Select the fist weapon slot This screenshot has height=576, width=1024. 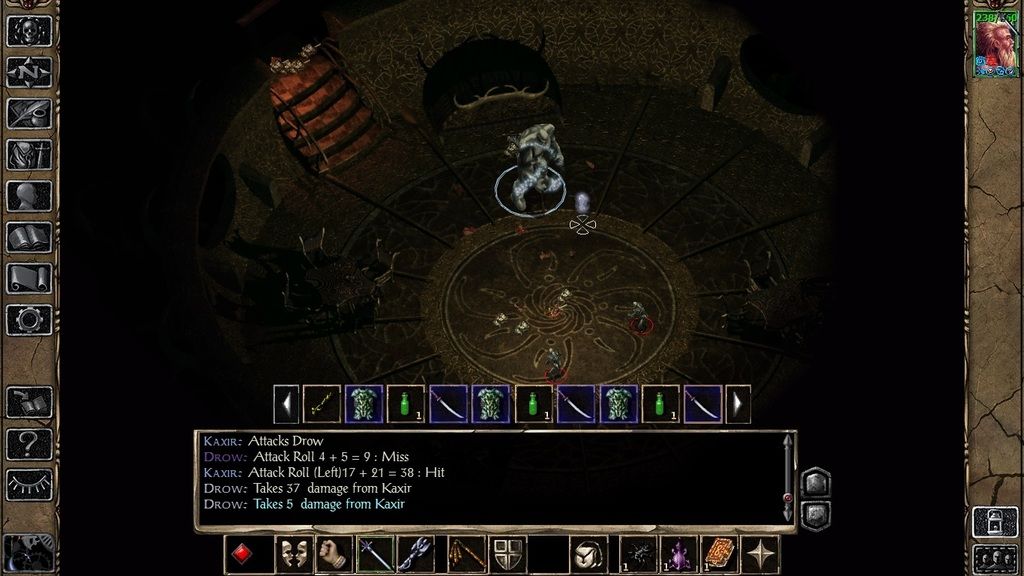click(x=334, y=554)
